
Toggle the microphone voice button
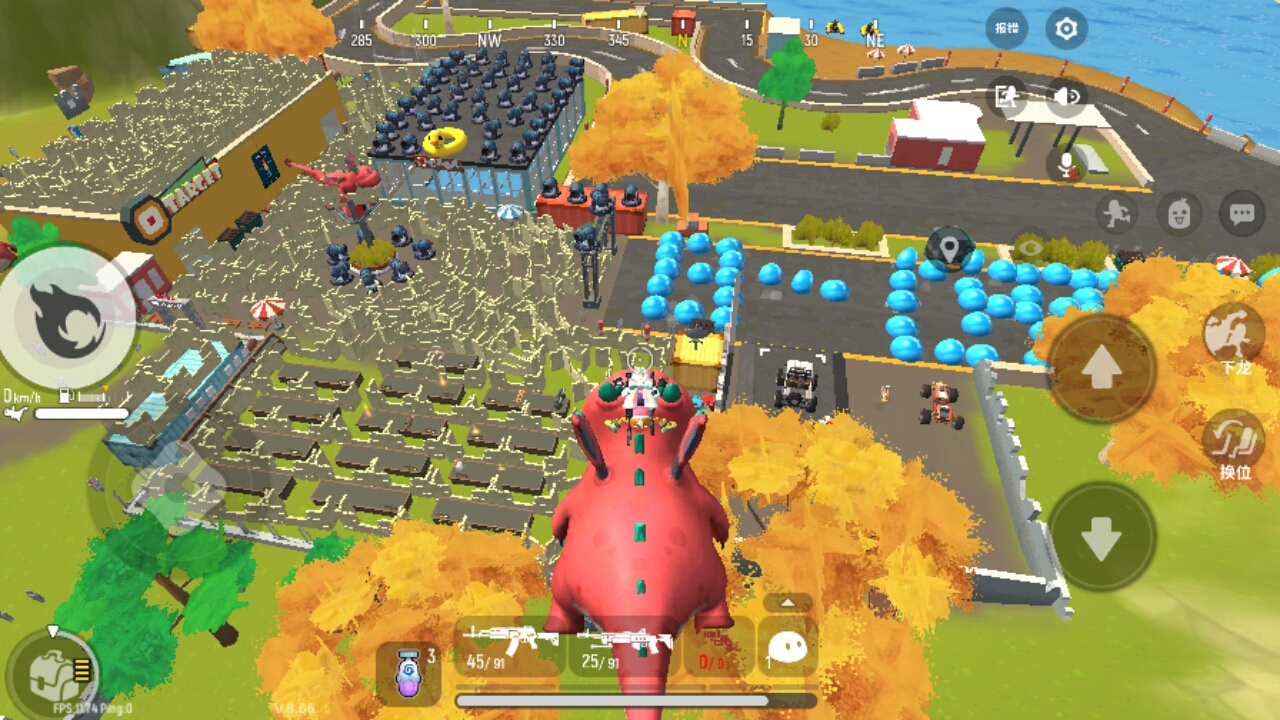coord(1067,163)
